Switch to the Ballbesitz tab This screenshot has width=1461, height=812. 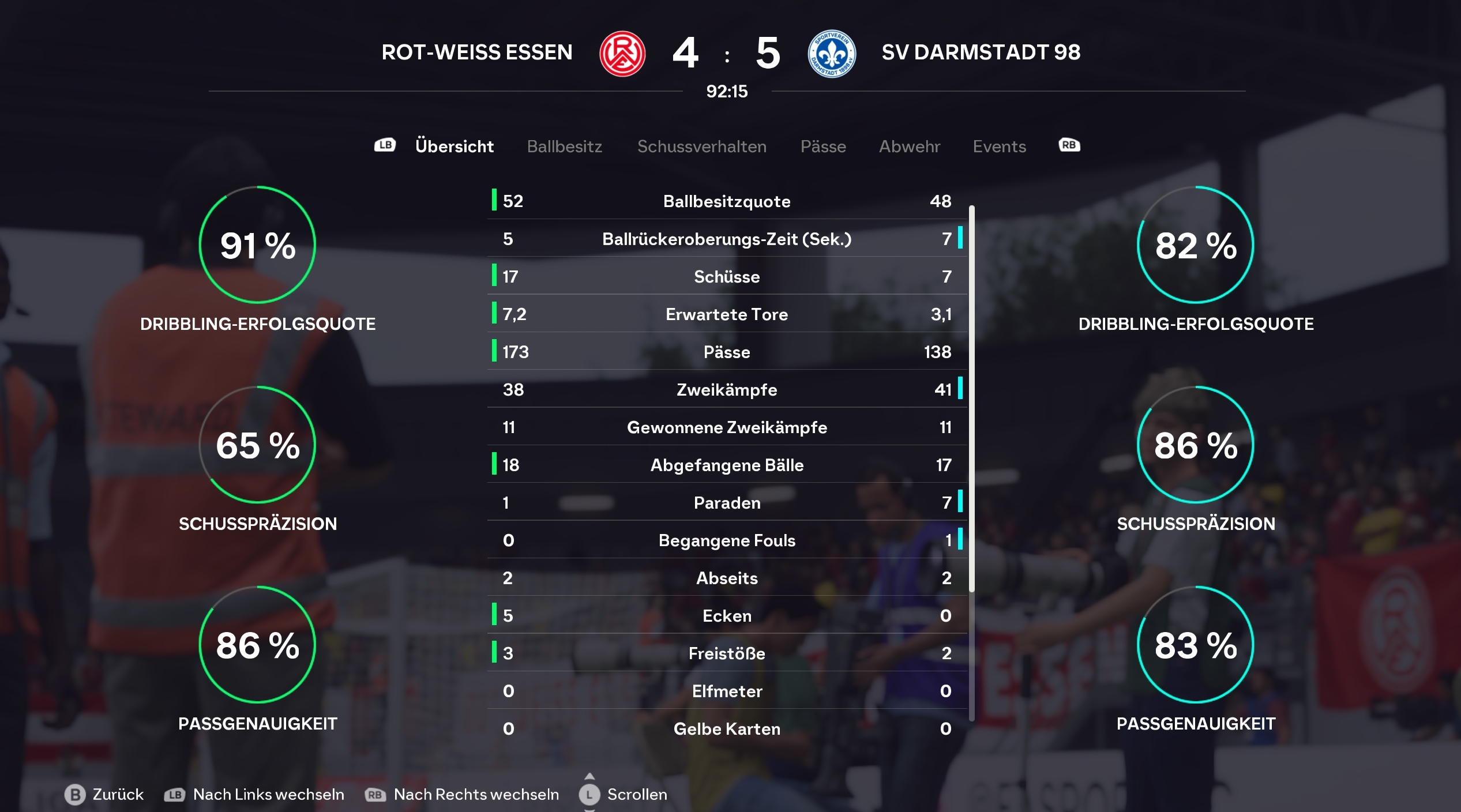(564, 146)
